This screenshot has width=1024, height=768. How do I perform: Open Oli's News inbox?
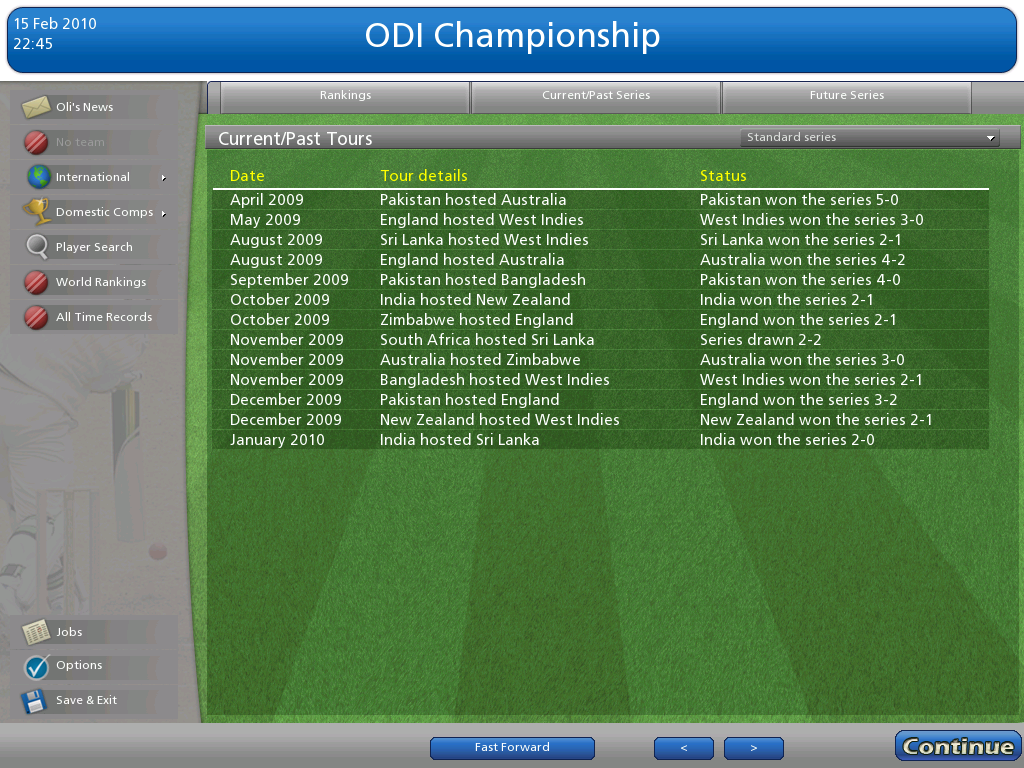point(85,107)
